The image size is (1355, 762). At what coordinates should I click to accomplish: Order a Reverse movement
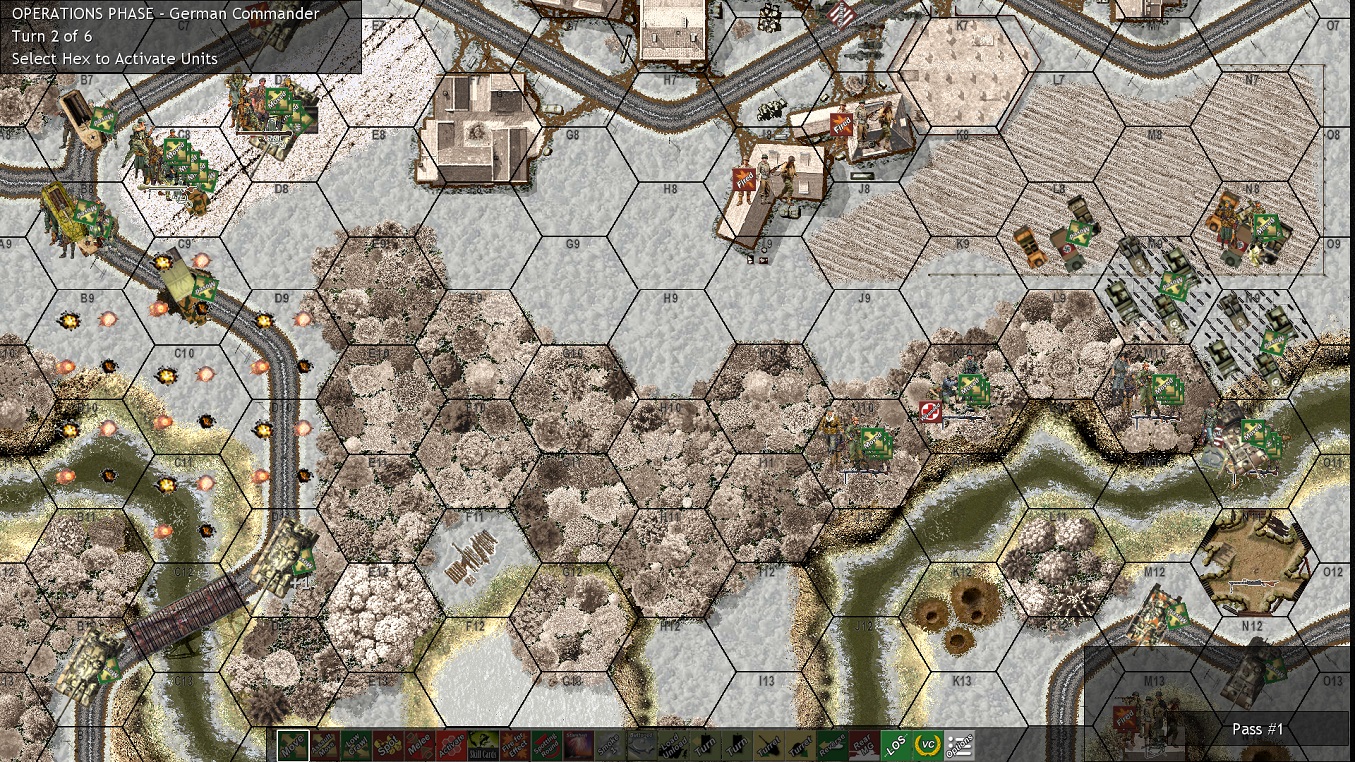830,744
